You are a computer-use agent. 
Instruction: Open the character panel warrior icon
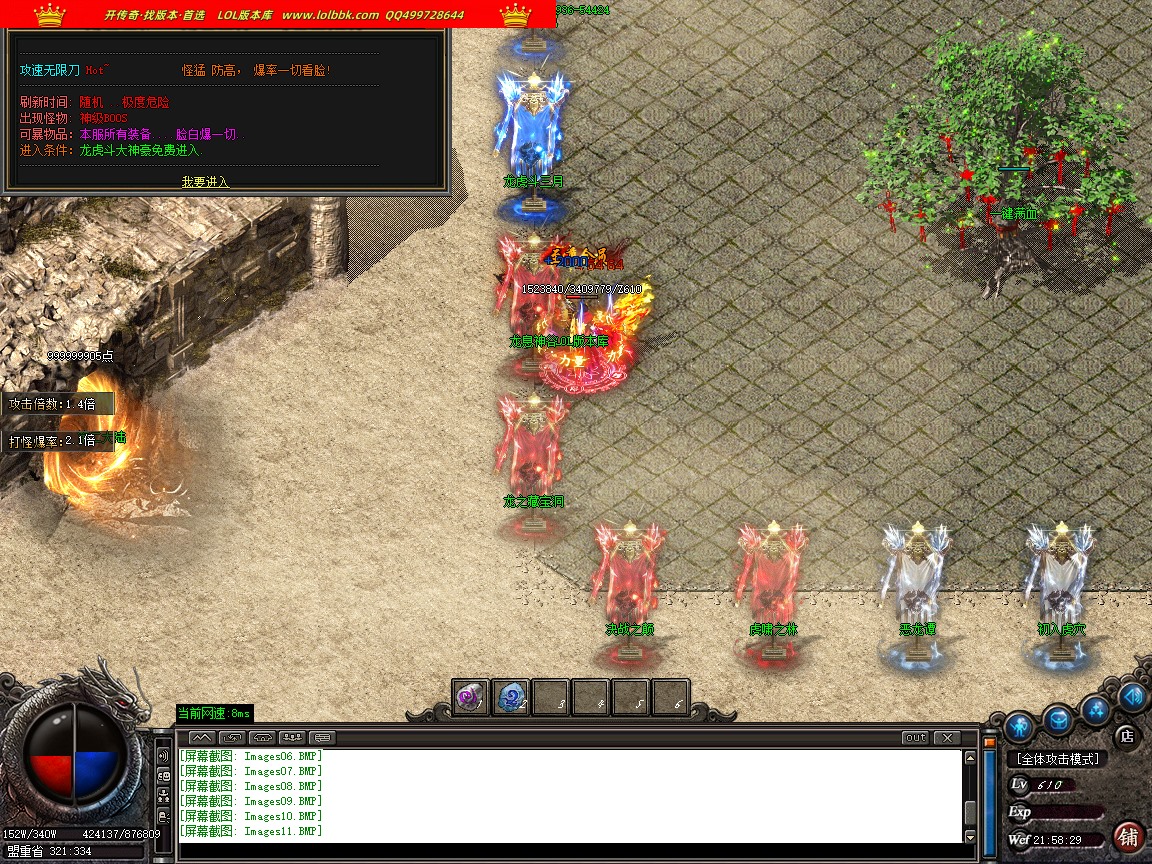point(1019,725)
